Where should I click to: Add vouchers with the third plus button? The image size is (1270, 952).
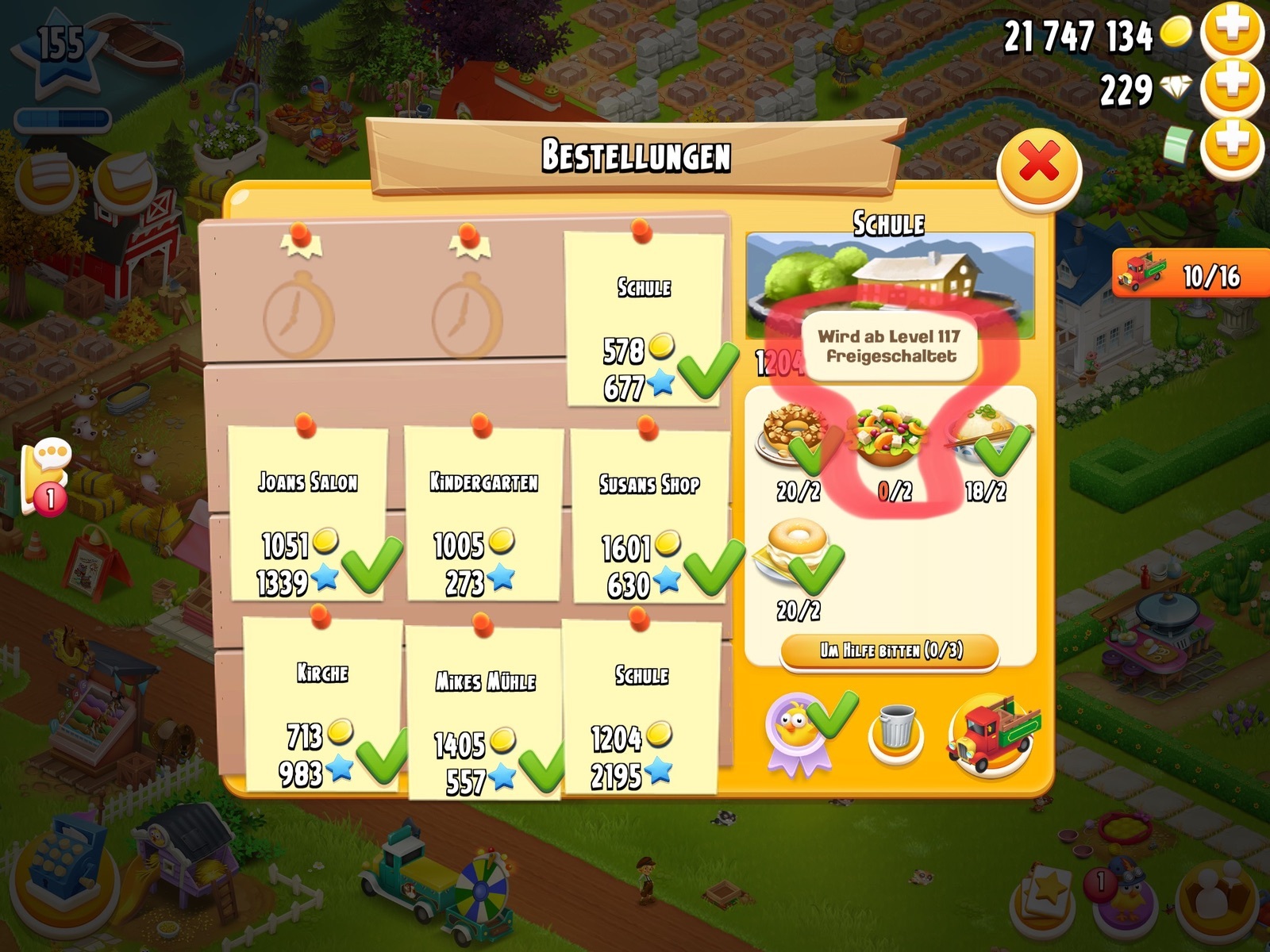(x=1232, y=144)
